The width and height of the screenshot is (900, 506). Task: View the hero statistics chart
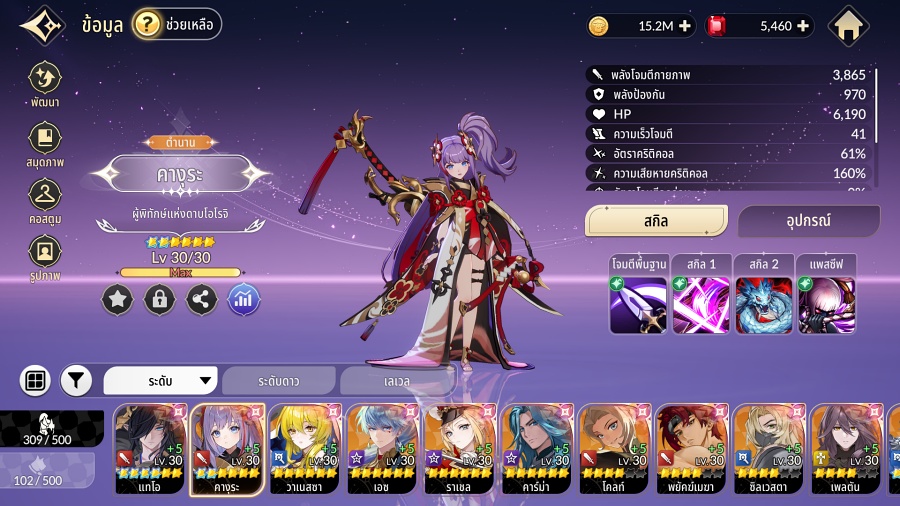[x=244, y=299]
